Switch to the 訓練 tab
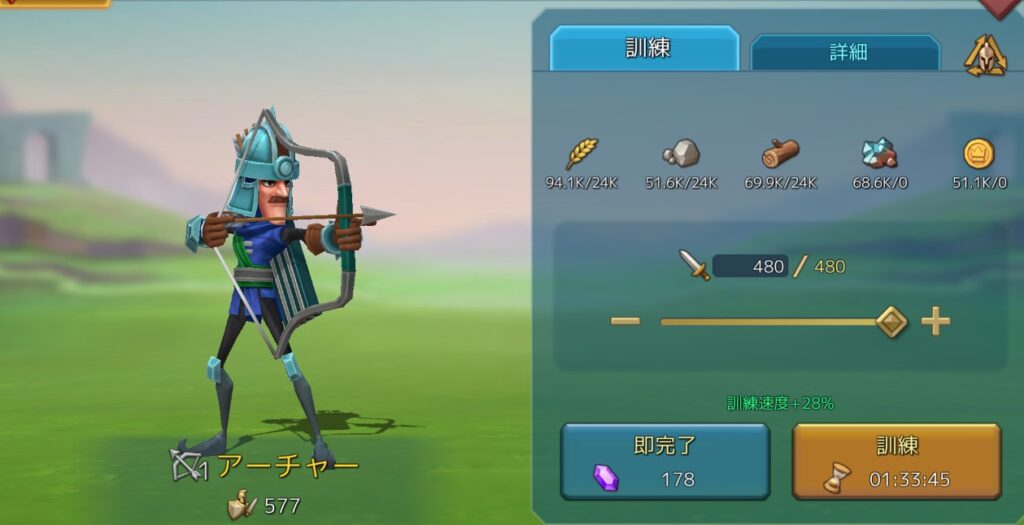The height and width of the screenshot is (525, 1024). tap(645, 49)
